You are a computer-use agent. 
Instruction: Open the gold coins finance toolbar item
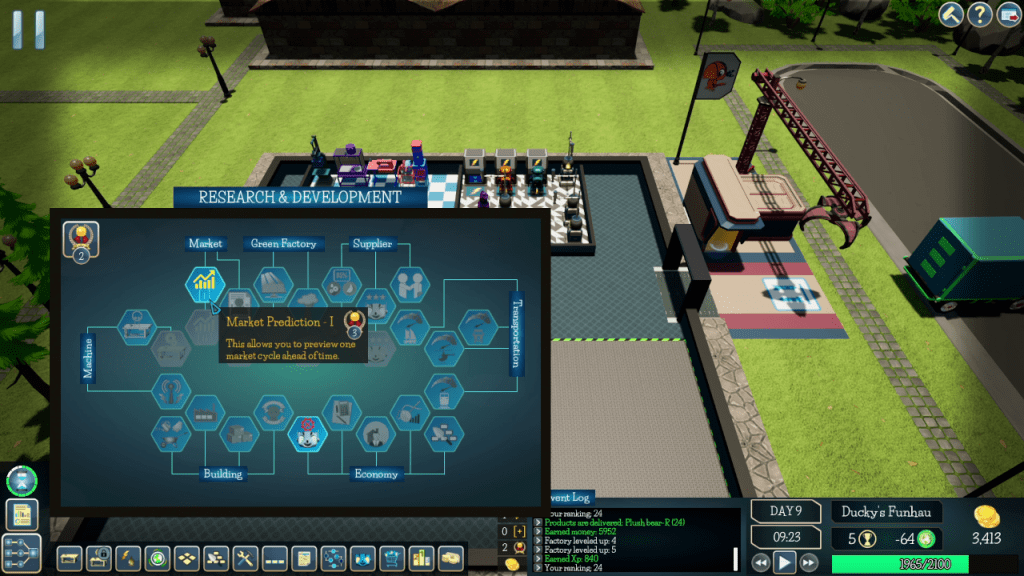coord(451,557)
